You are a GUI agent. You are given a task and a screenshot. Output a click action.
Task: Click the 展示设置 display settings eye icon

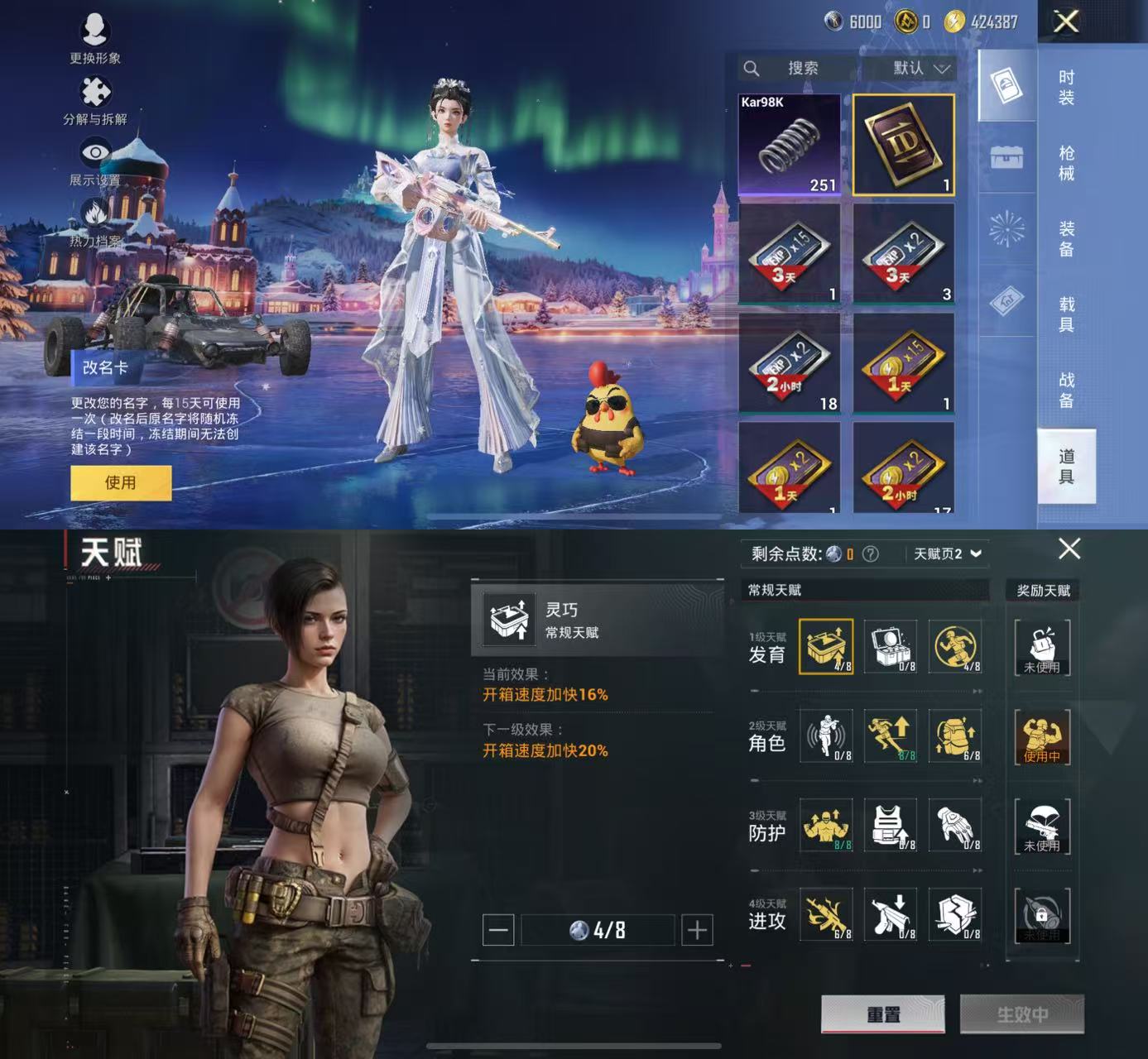point(94,151)
